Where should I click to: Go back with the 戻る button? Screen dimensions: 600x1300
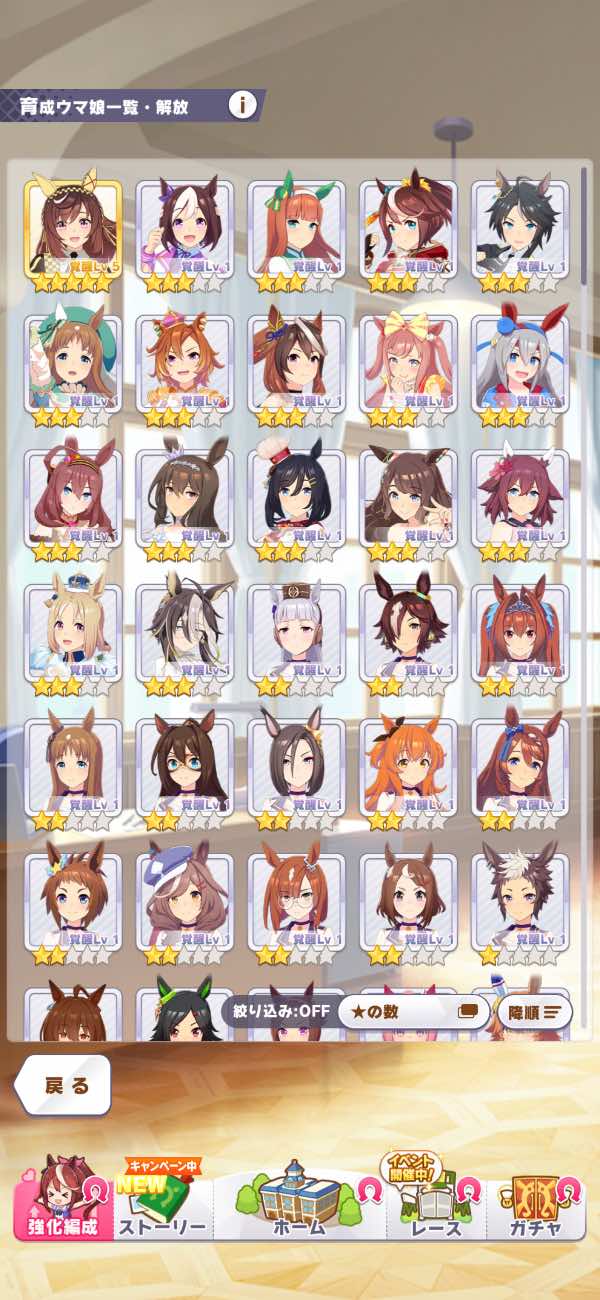[x=63, y=1084]
